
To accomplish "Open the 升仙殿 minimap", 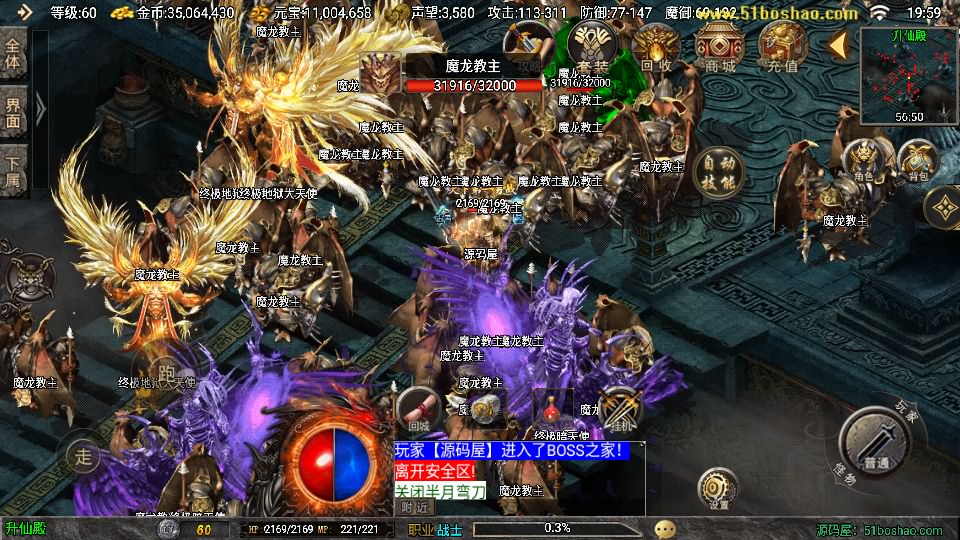I will coord(908,75).
